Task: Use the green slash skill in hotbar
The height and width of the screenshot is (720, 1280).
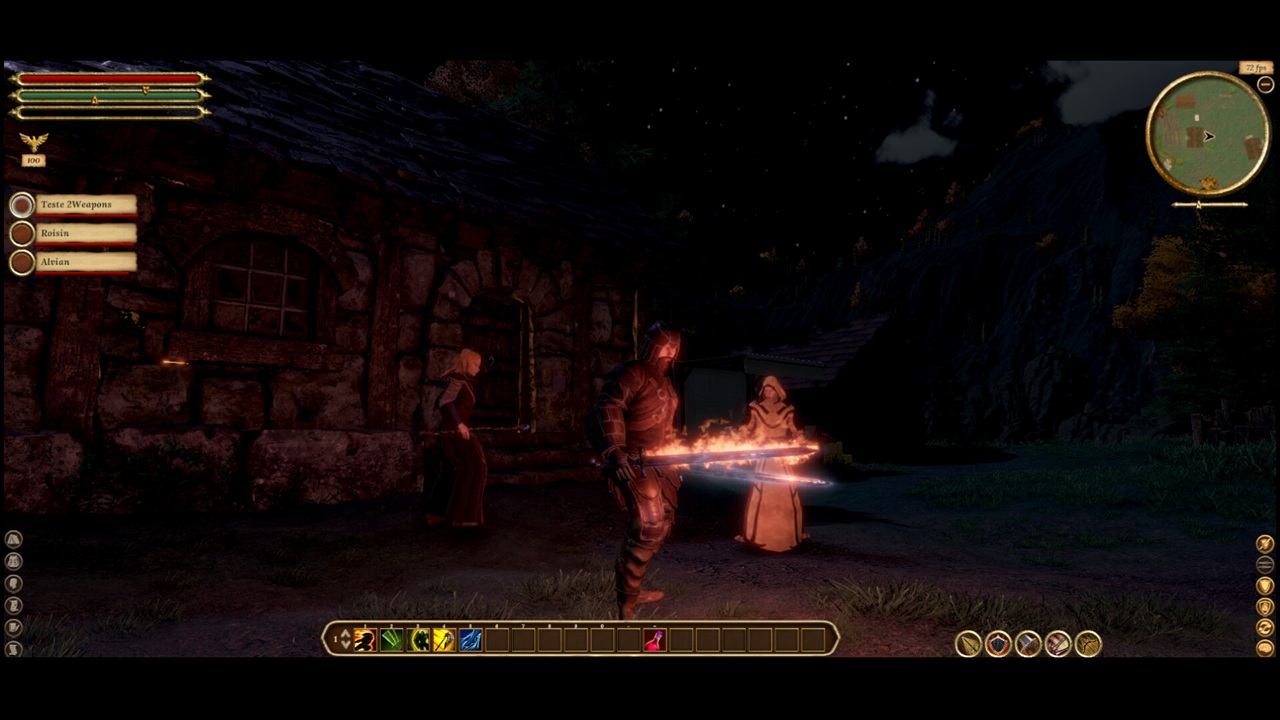Action: (392, 640)
